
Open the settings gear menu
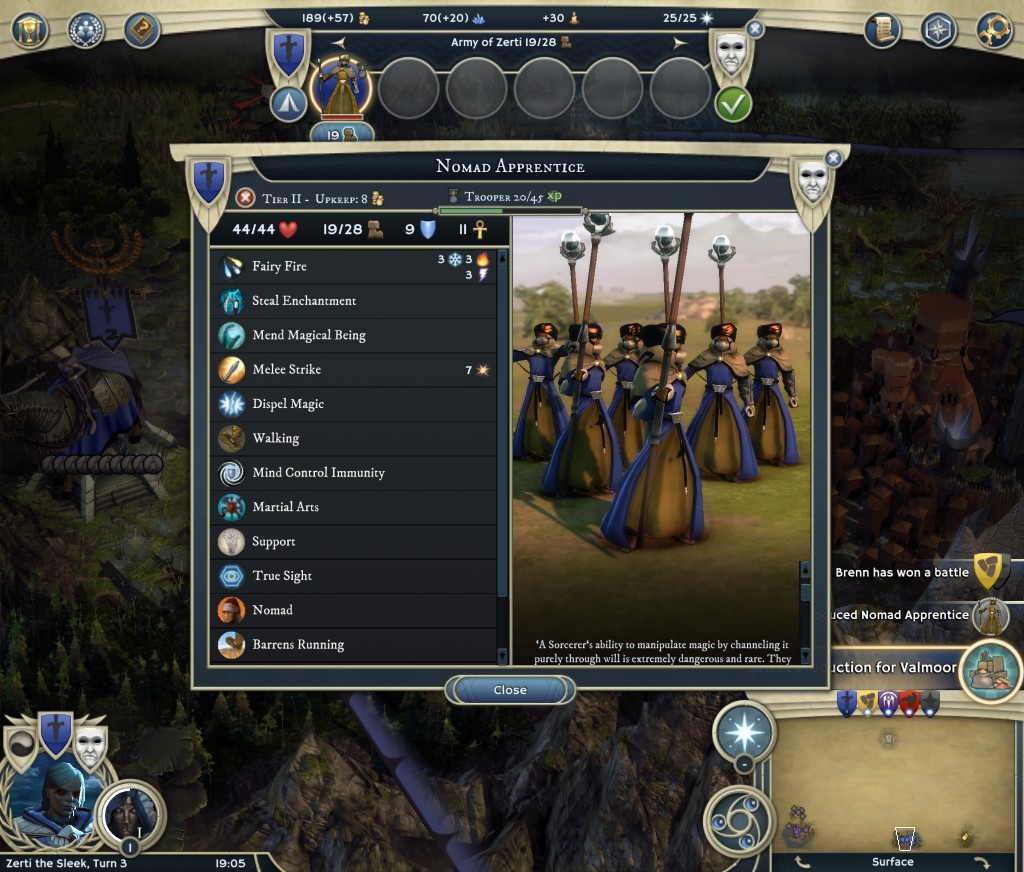pos(994,30)
